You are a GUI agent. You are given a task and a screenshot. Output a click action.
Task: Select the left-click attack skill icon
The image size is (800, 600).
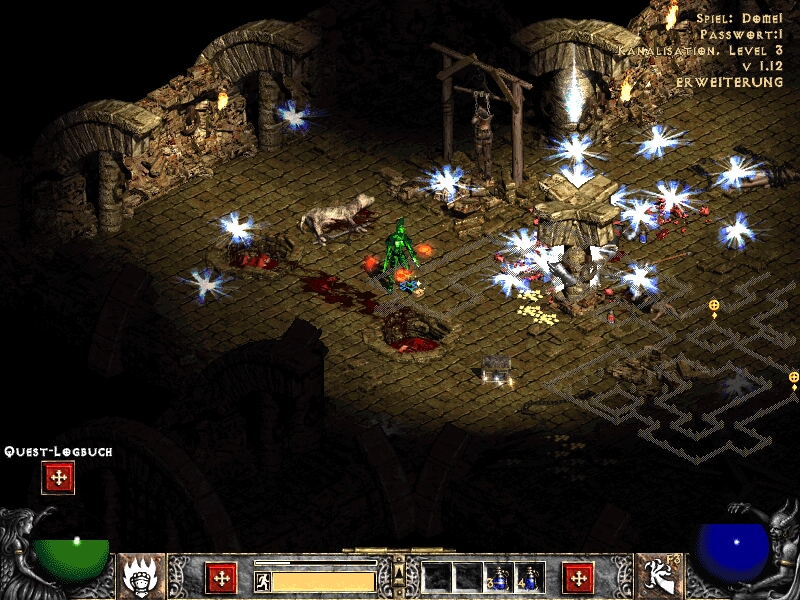coord(141,575)
